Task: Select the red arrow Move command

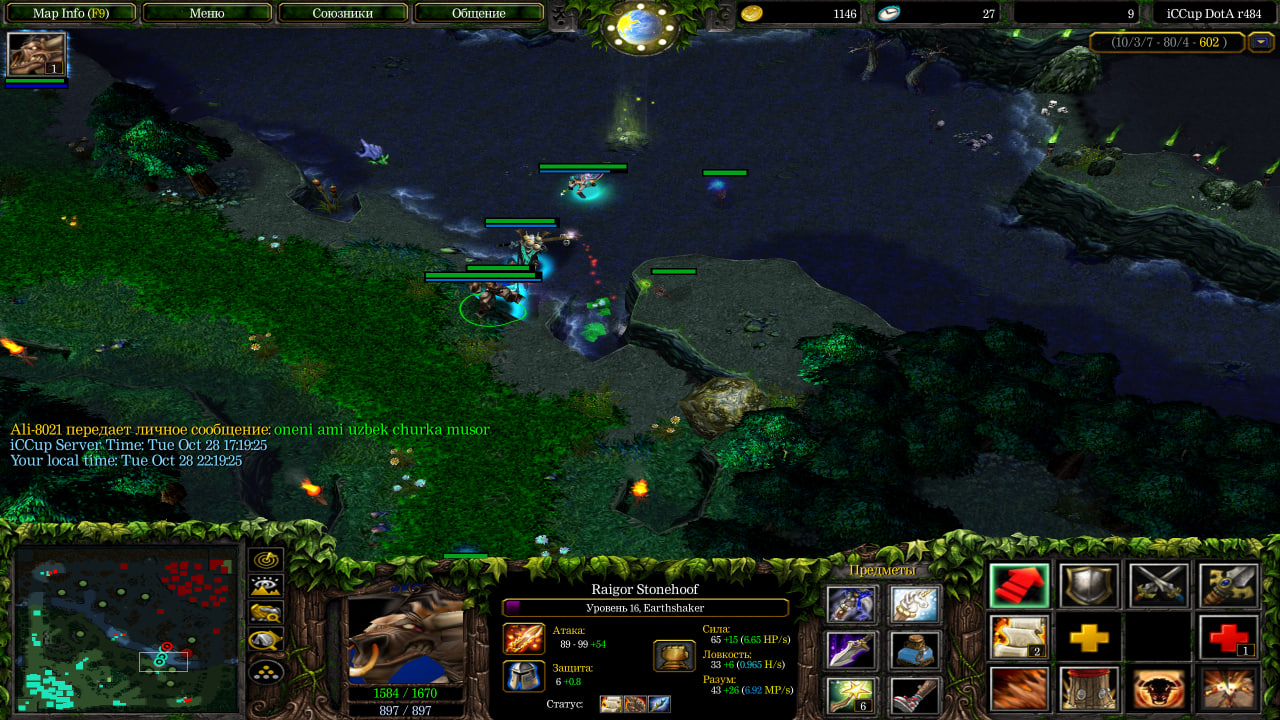Action: point(1019,586)
